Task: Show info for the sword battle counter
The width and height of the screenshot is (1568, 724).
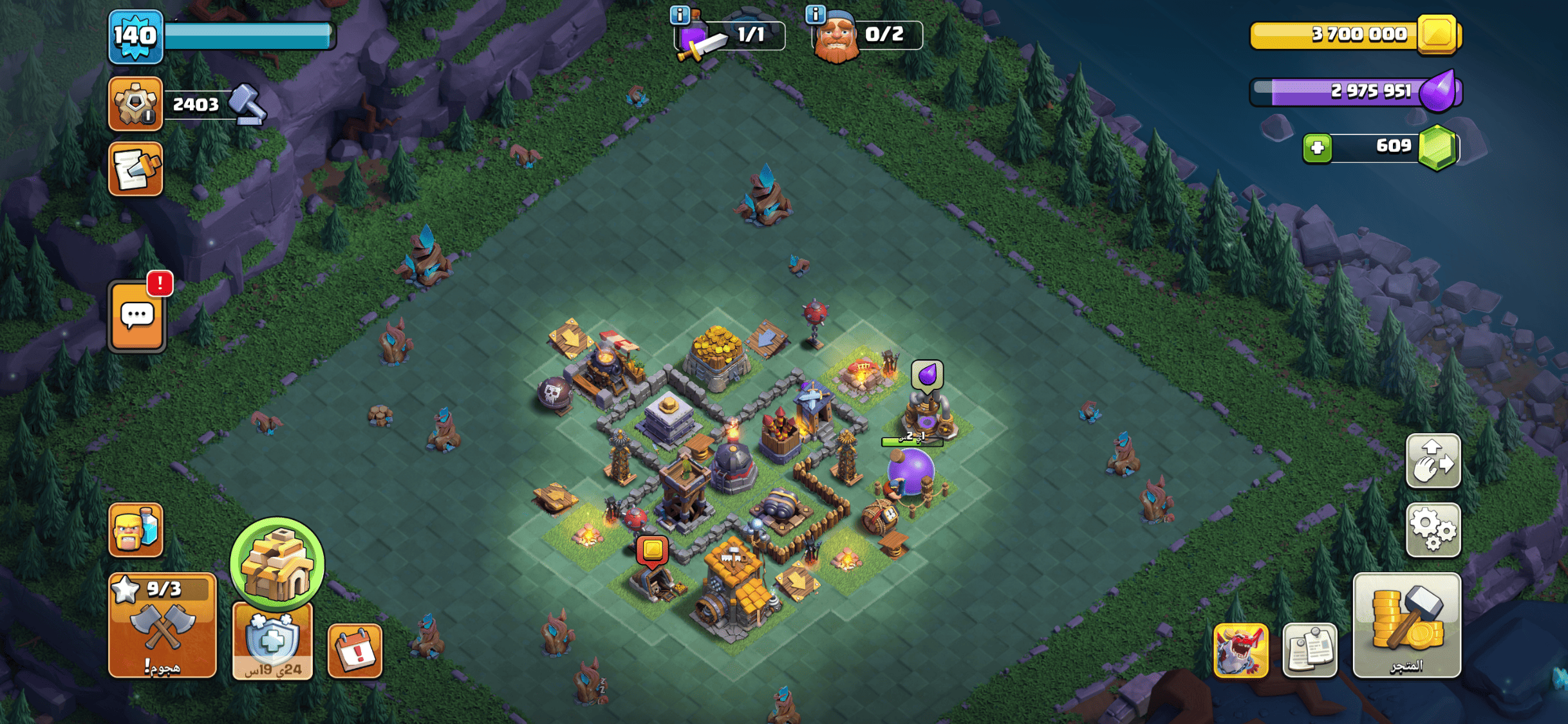Action: click(x=679, y=14)
